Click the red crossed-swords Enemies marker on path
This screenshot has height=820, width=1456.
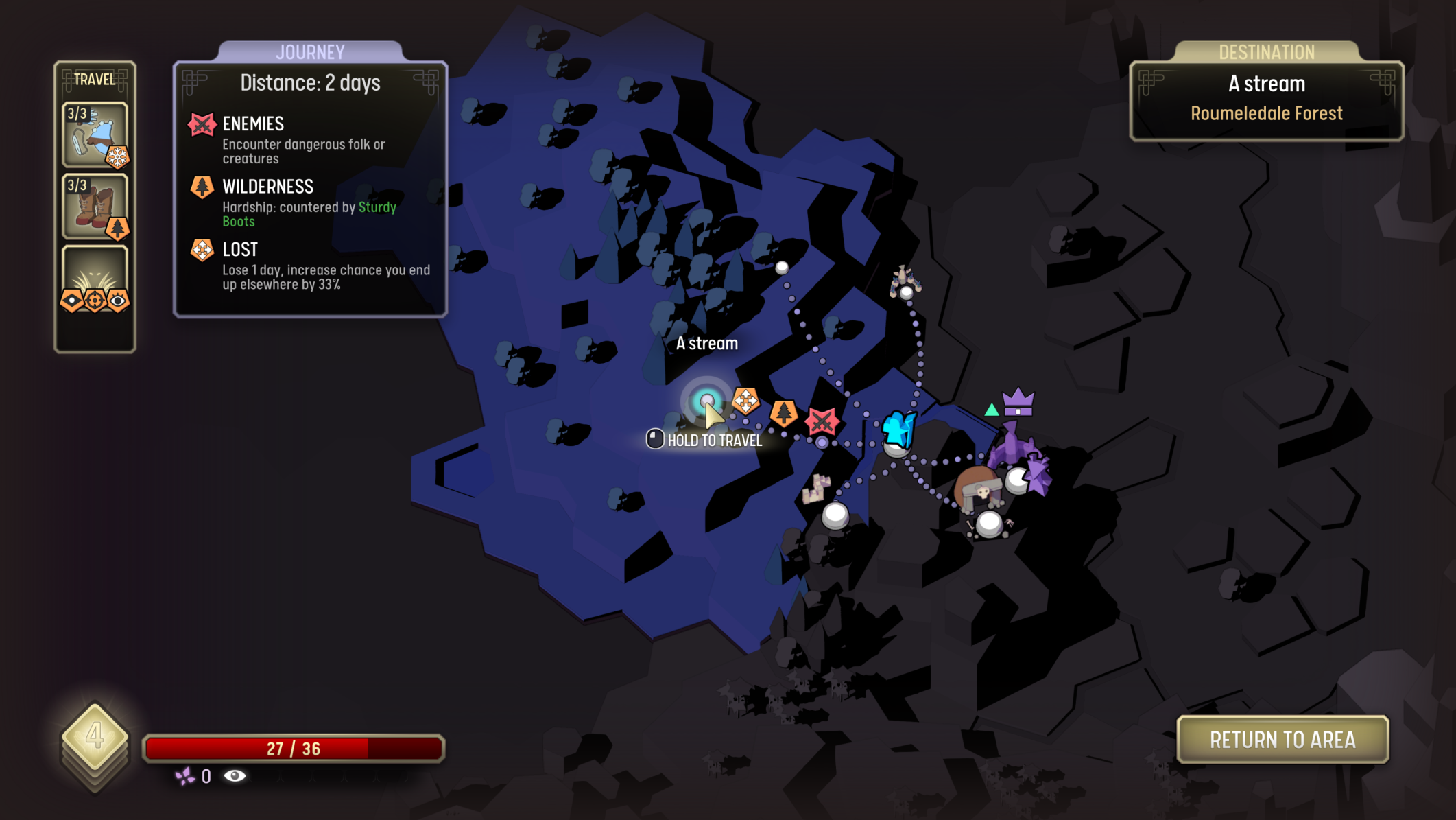822,421
